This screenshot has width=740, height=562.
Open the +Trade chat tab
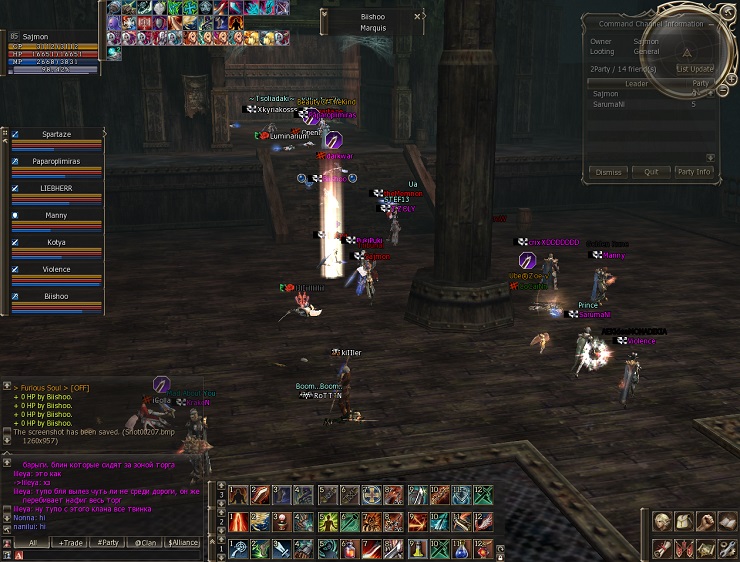[x=70, y=542]
